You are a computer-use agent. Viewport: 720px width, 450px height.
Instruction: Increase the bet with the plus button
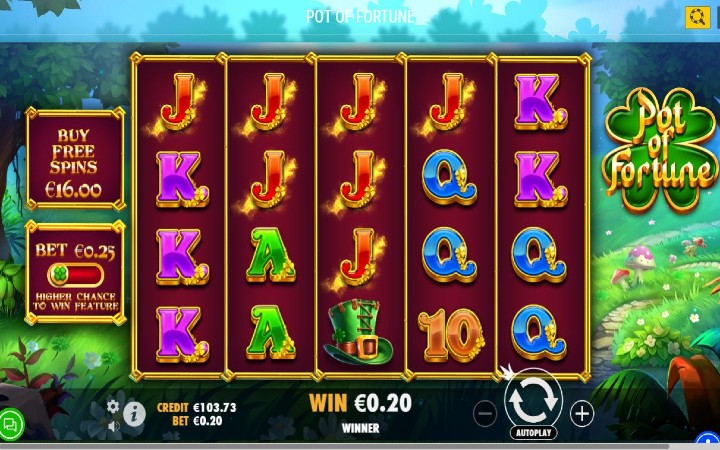pos(582,413)
